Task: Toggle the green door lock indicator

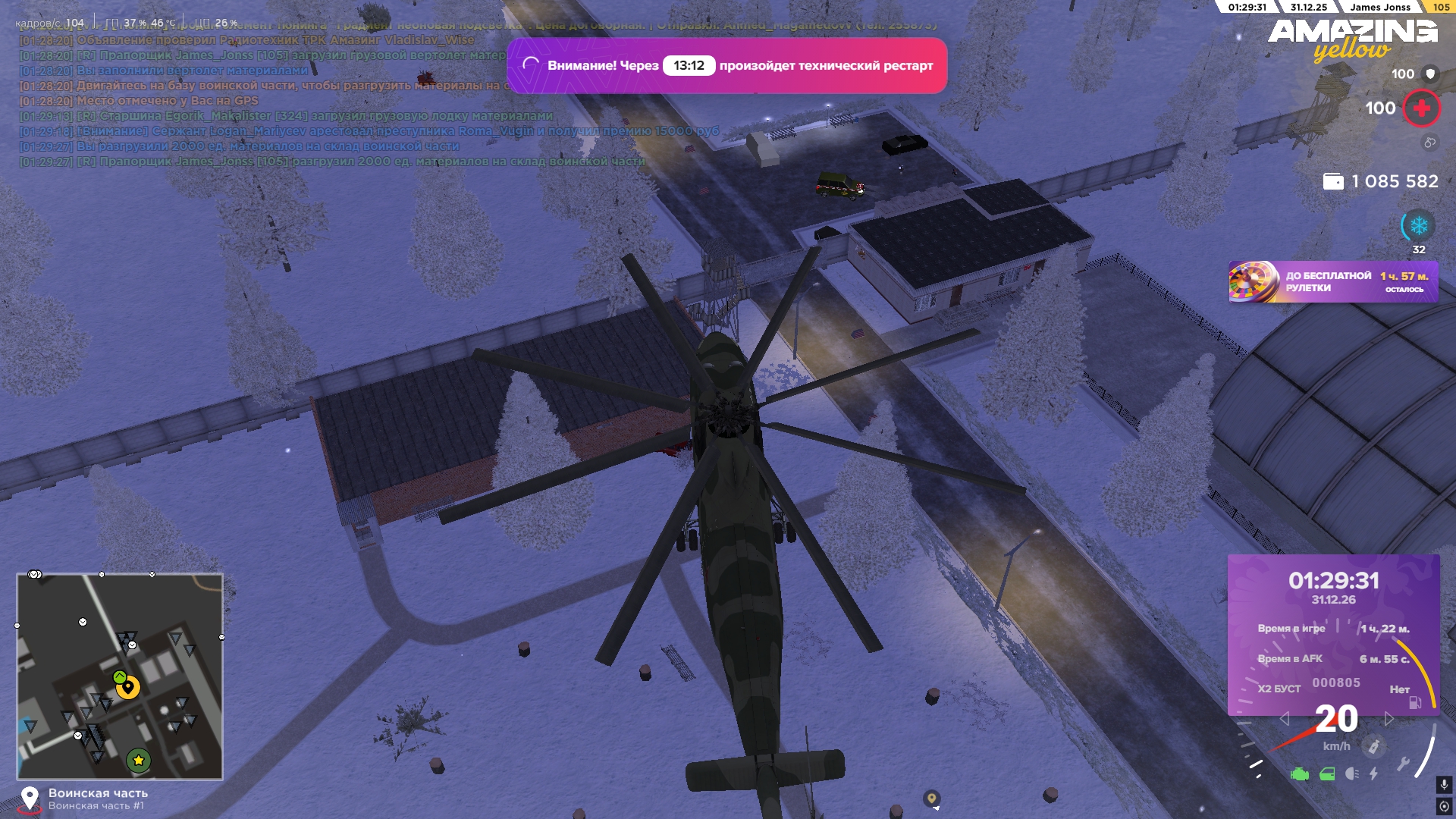Action: point(1327,774)
